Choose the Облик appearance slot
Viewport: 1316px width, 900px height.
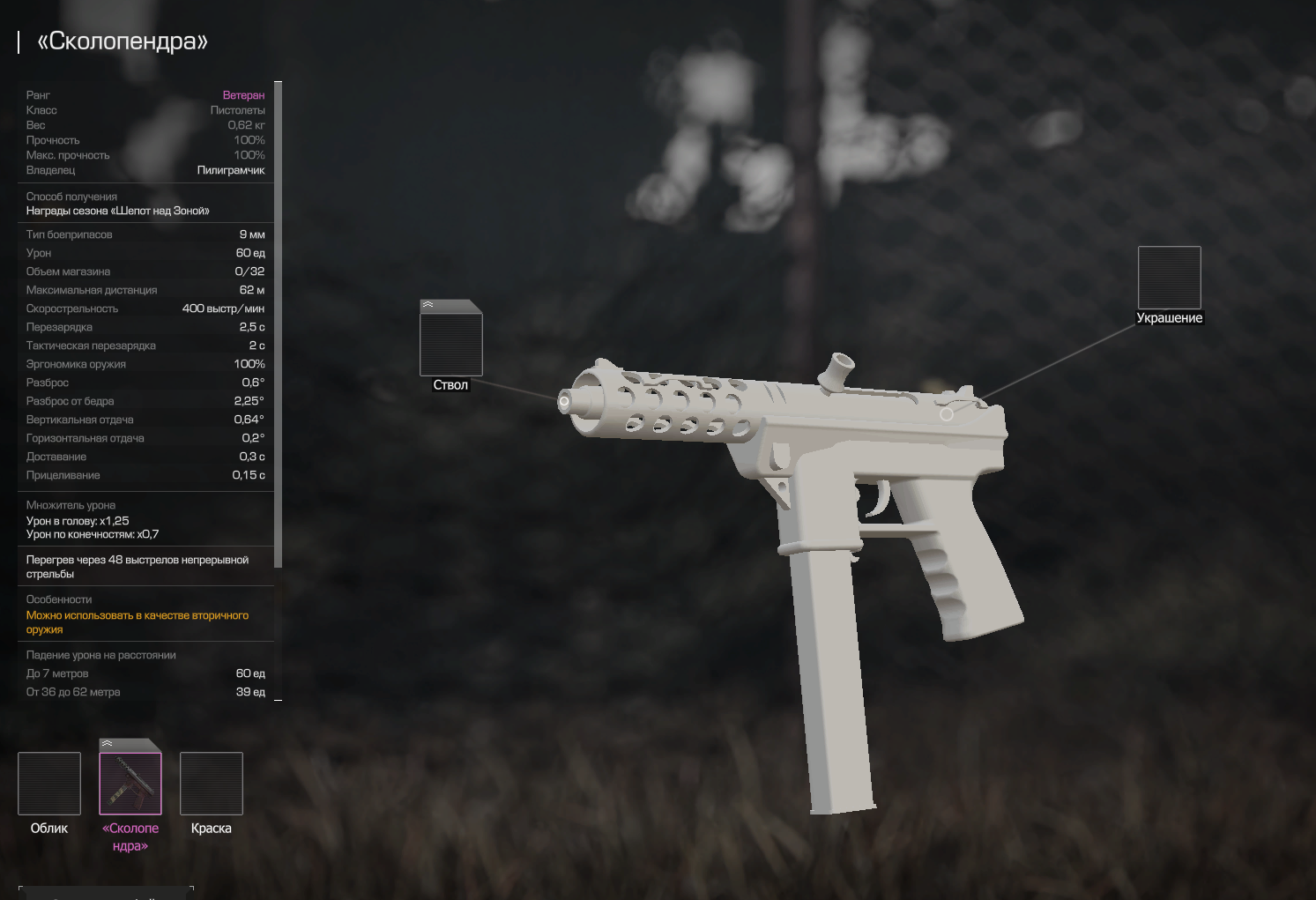[x=49, y=783]
